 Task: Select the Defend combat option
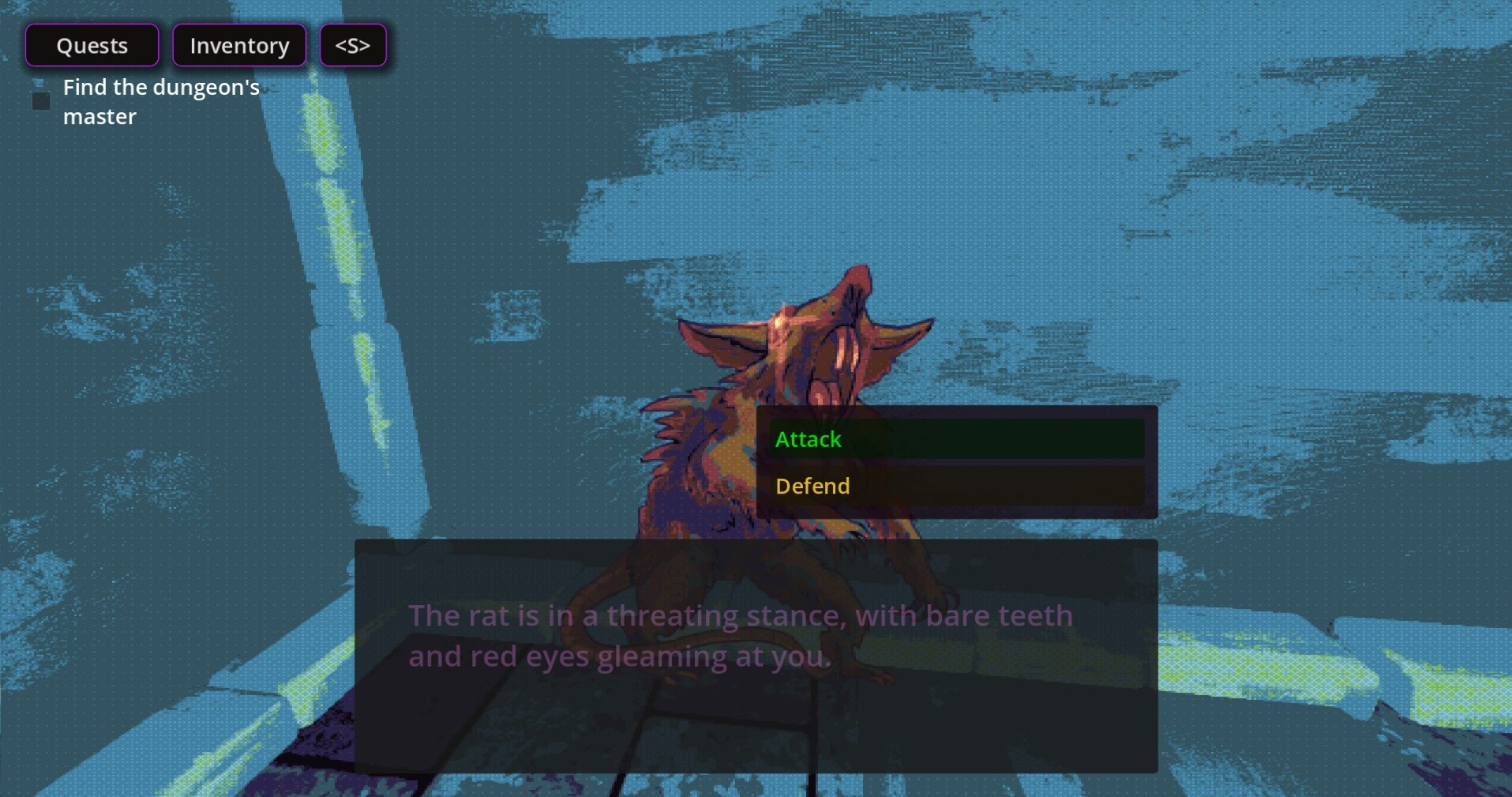[812, 486]
